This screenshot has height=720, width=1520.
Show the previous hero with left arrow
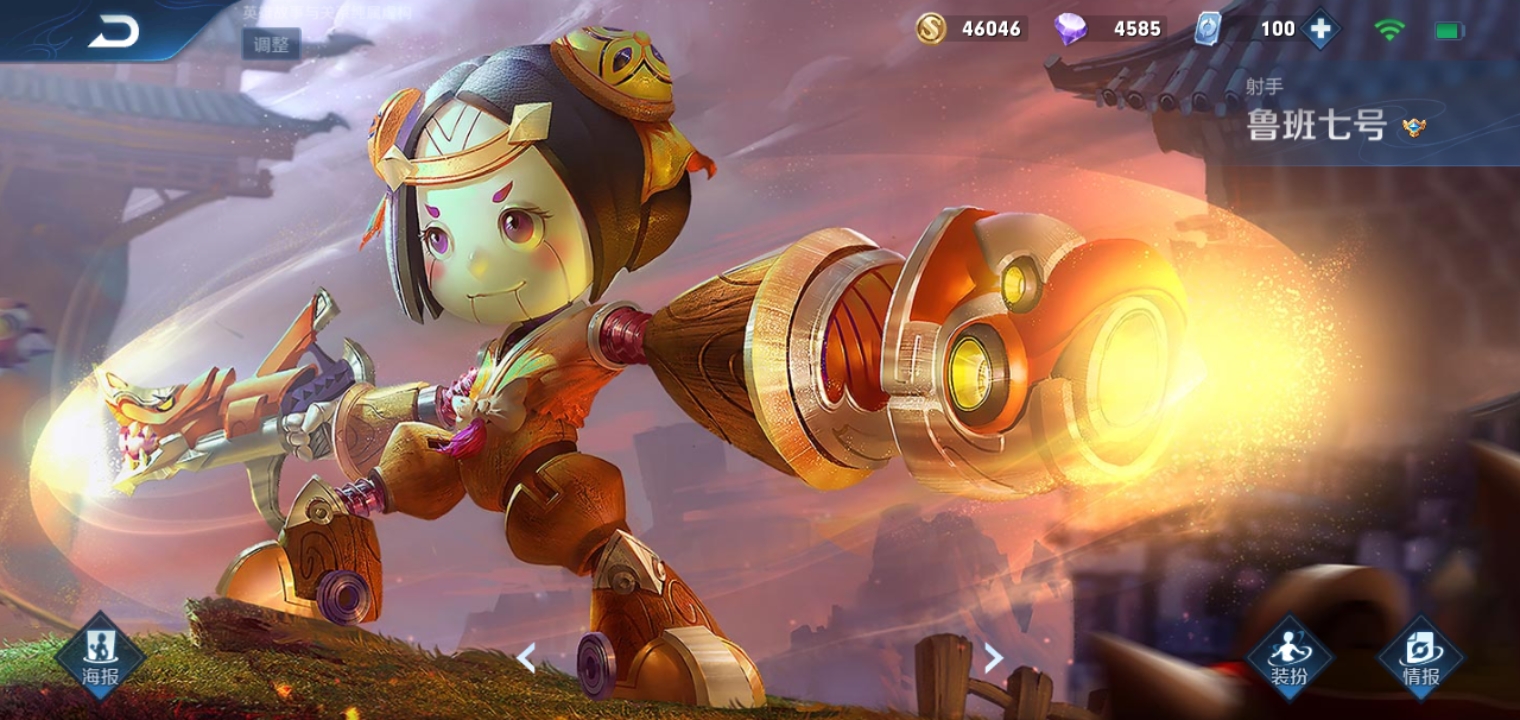pos(526,657)
